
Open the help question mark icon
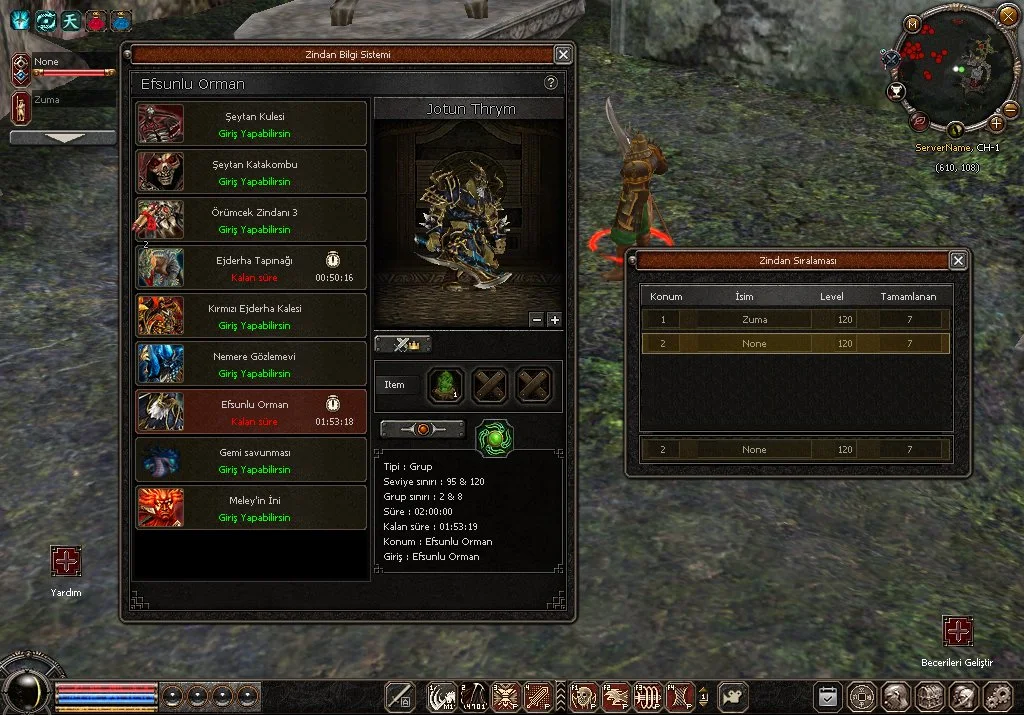coord(550,83)
